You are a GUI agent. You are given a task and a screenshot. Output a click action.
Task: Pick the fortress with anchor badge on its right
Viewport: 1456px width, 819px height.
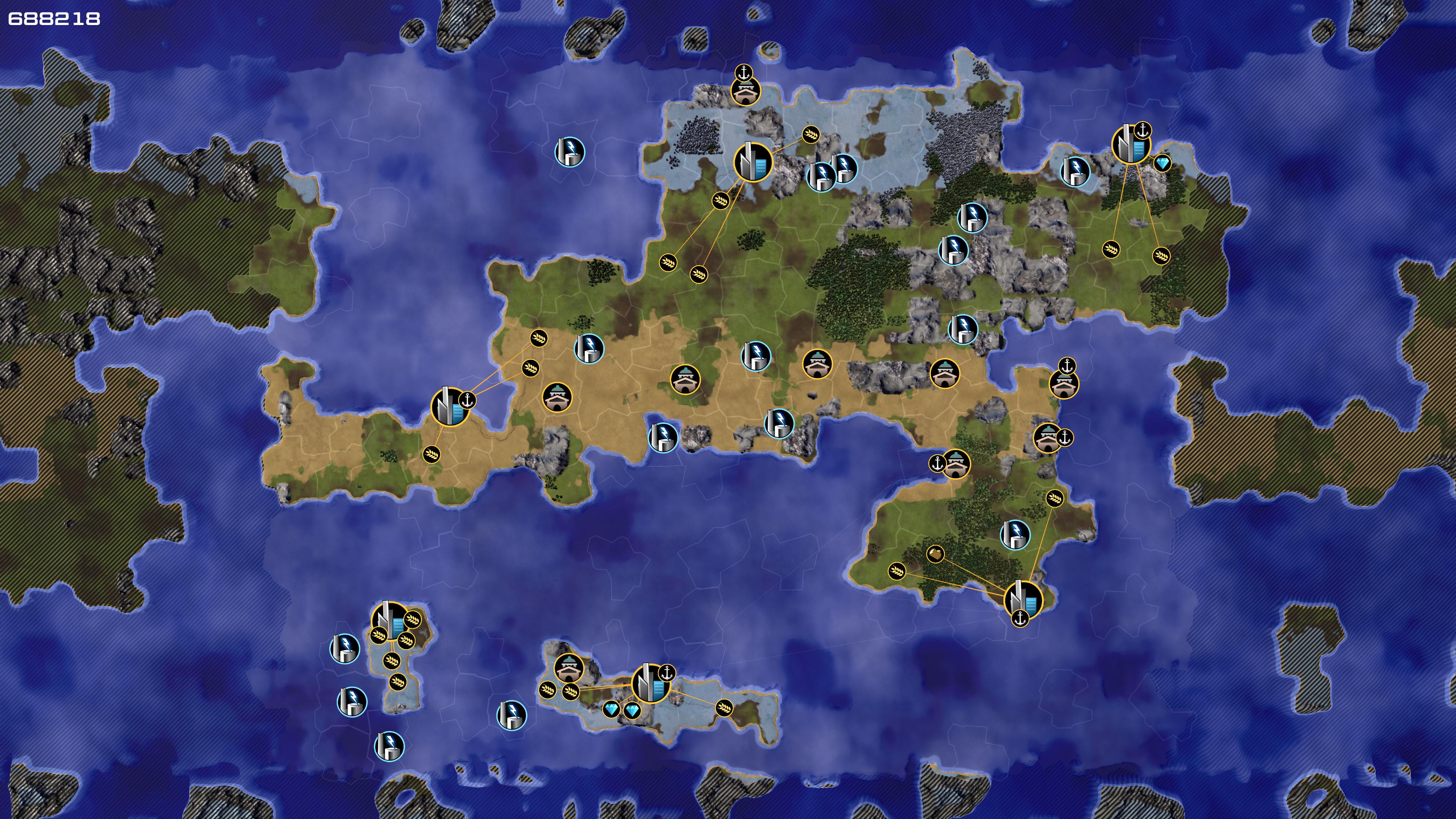pos(1047,438)
